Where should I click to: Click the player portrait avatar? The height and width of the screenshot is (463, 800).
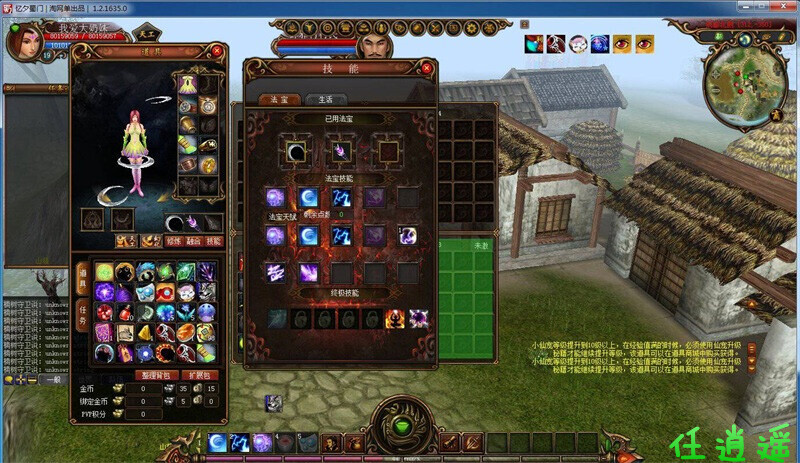(x=22, y=40)
